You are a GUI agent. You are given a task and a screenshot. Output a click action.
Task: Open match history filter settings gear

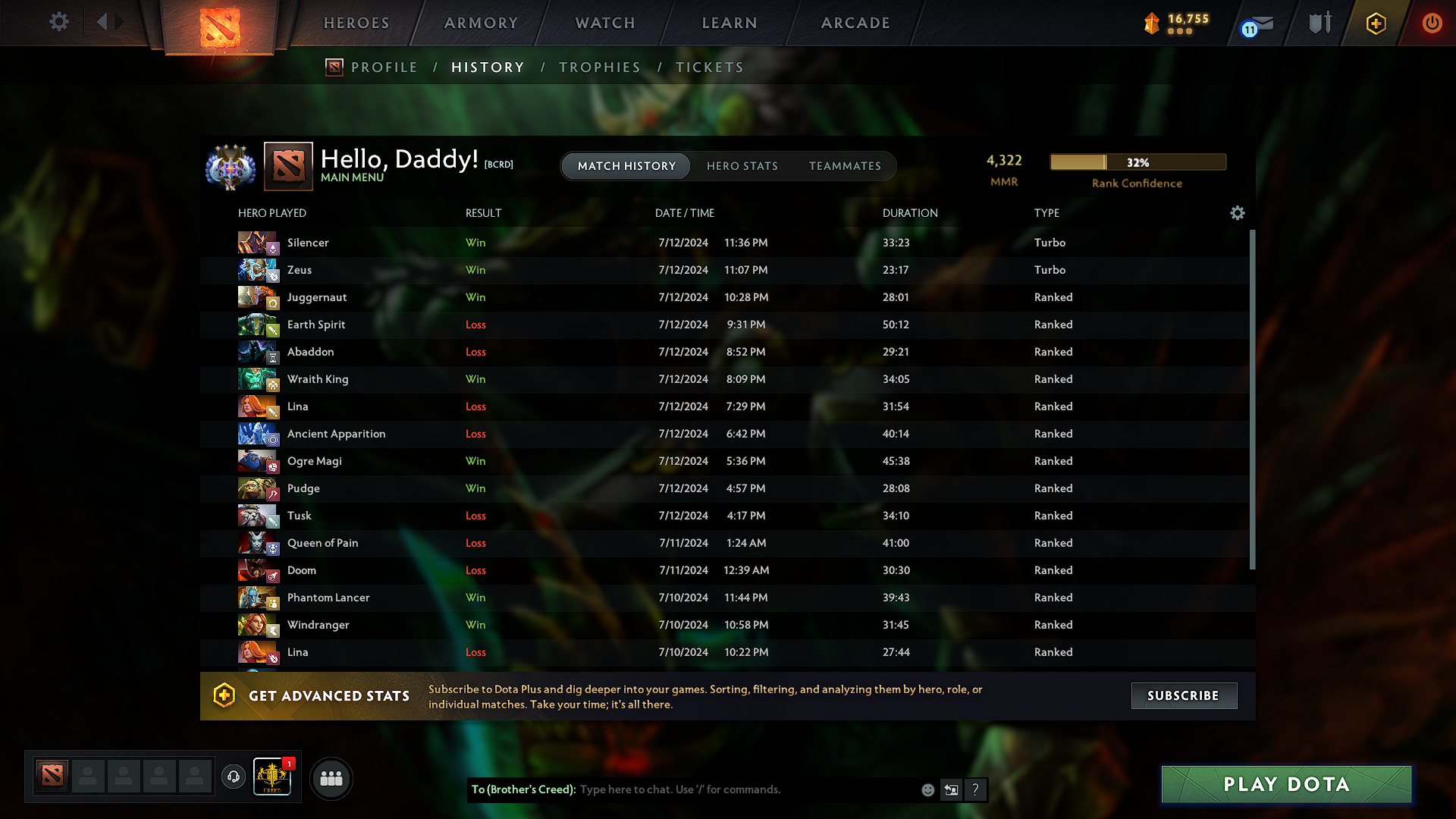(x=1238, y=213)
